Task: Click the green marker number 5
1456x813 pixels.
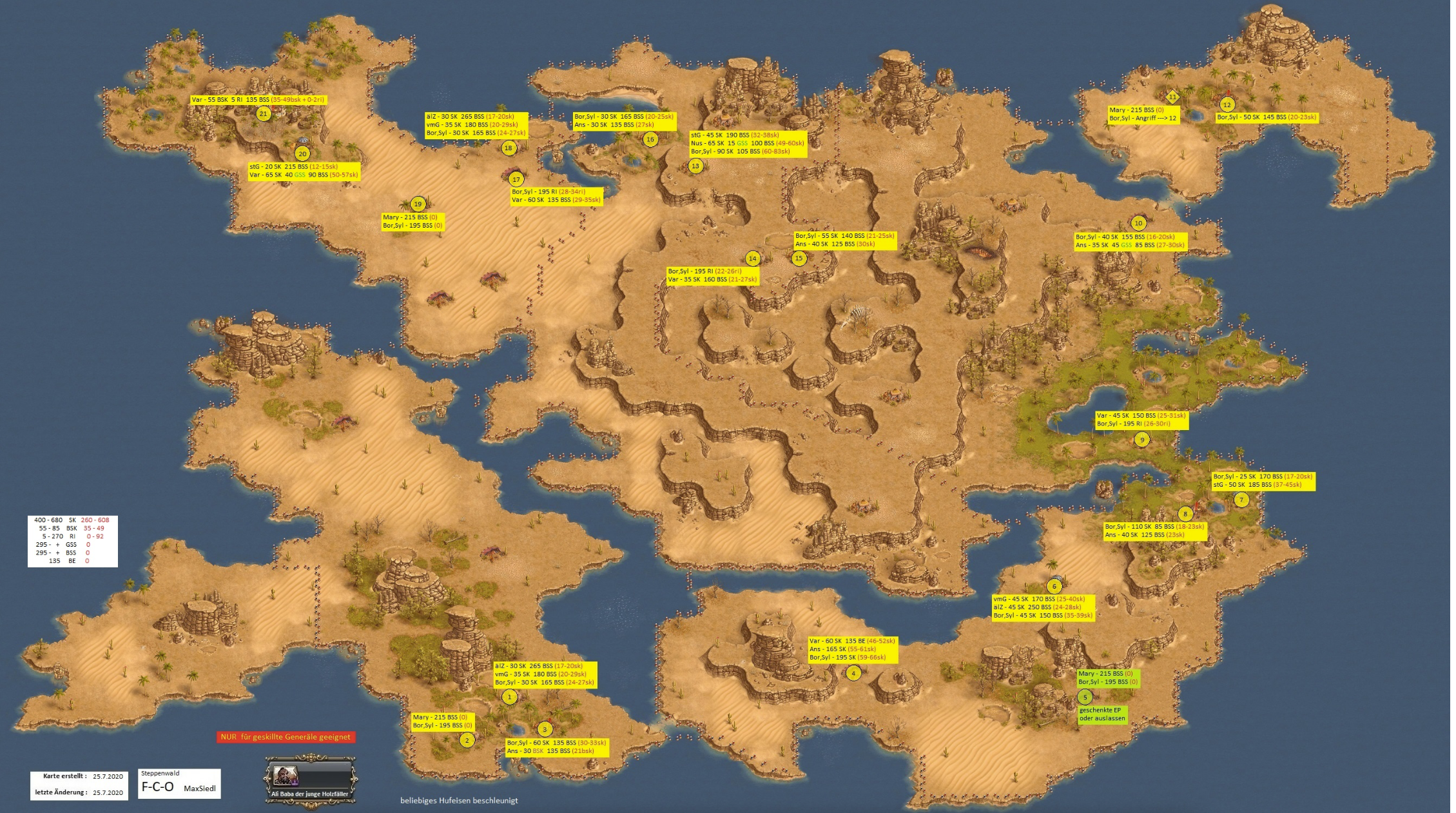Action: click(x=1085, y=697)
